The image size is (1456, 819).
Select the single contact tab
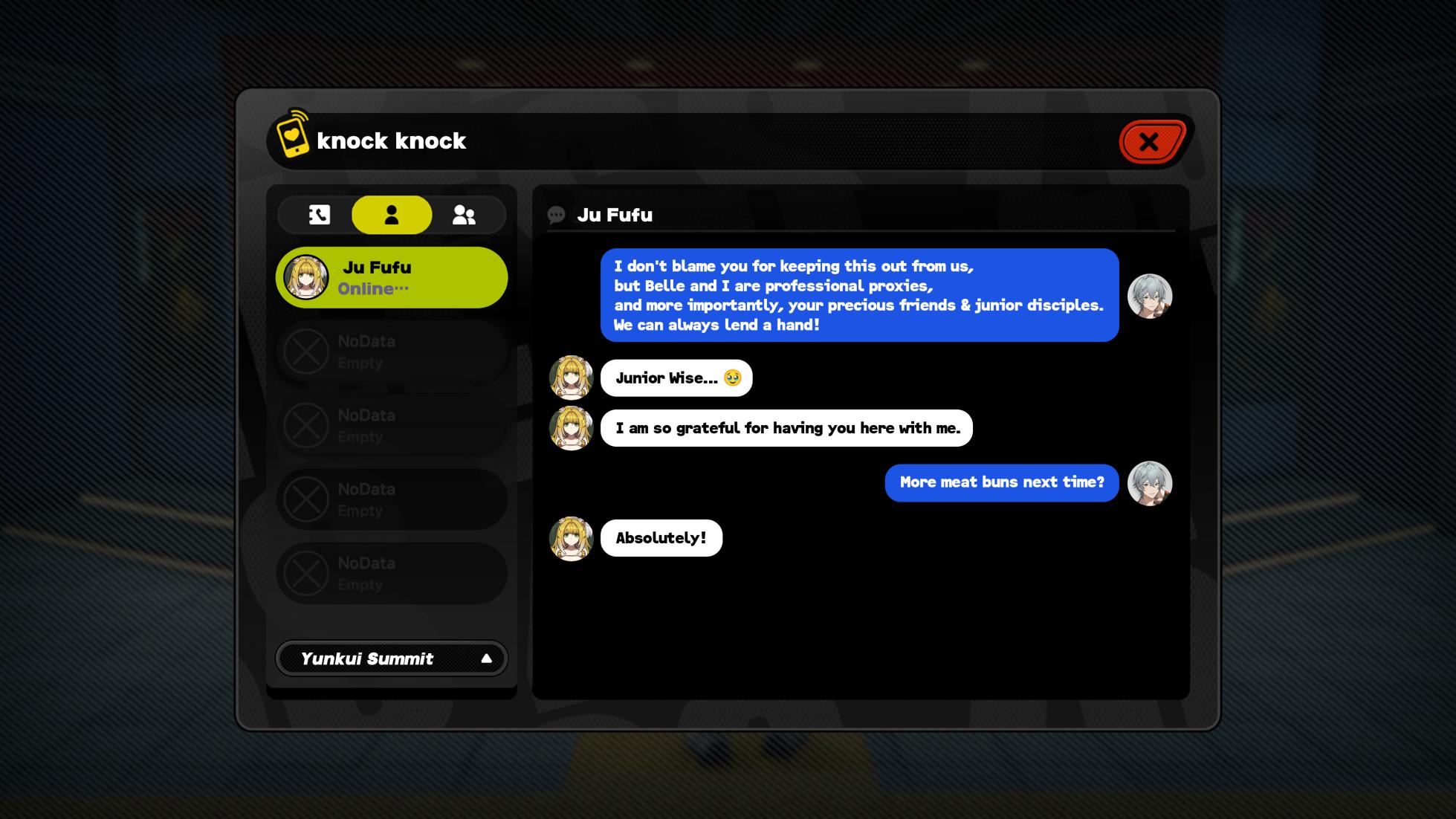coord(392,215)
